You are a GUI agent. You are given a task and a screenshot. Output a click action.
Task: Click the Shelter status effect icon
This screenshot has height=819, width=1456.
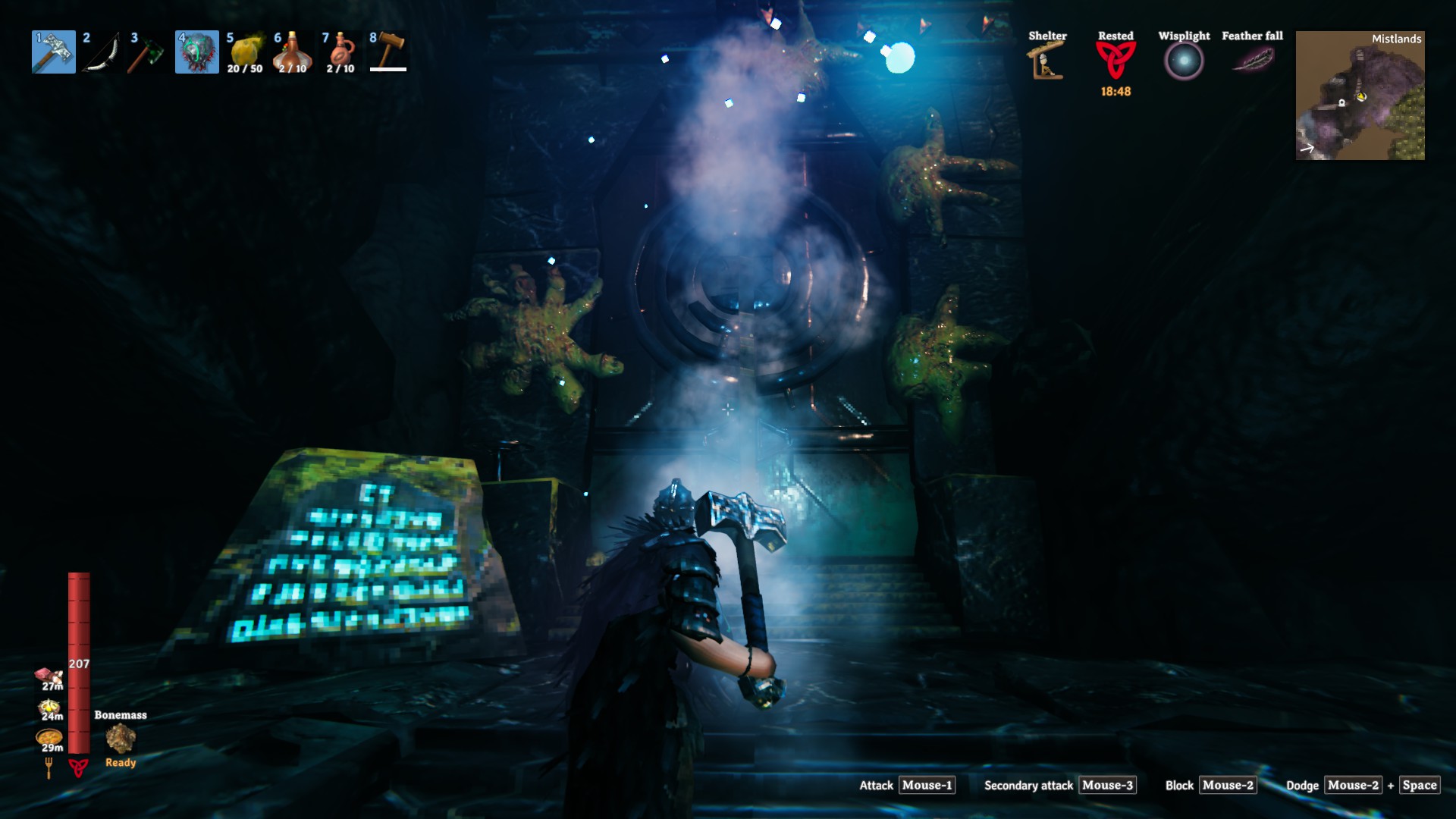coord(1046,61)
